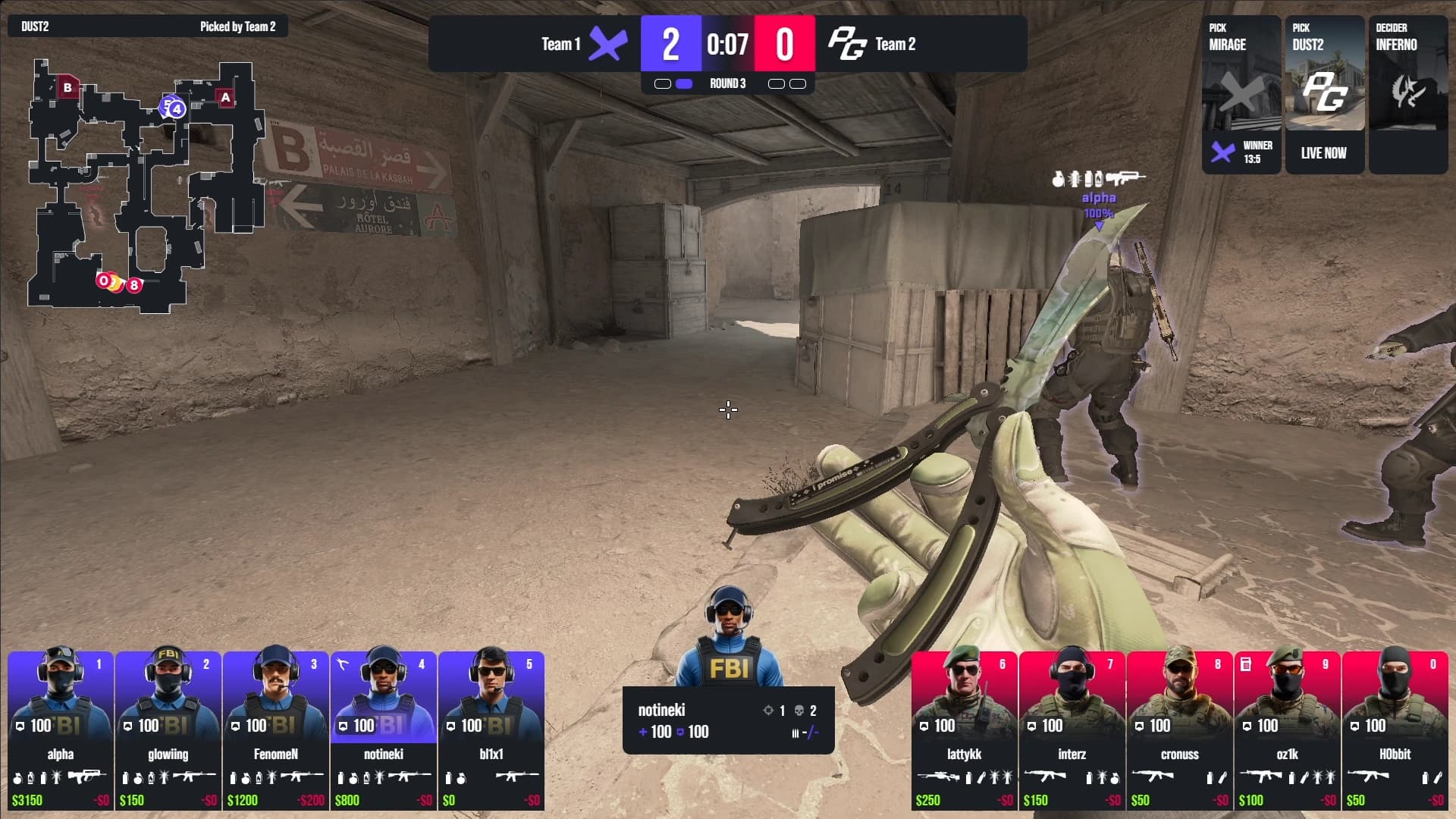Select glowiing's player card
Viewport: 1456px width, 819px height.
(x=168, y=730)
